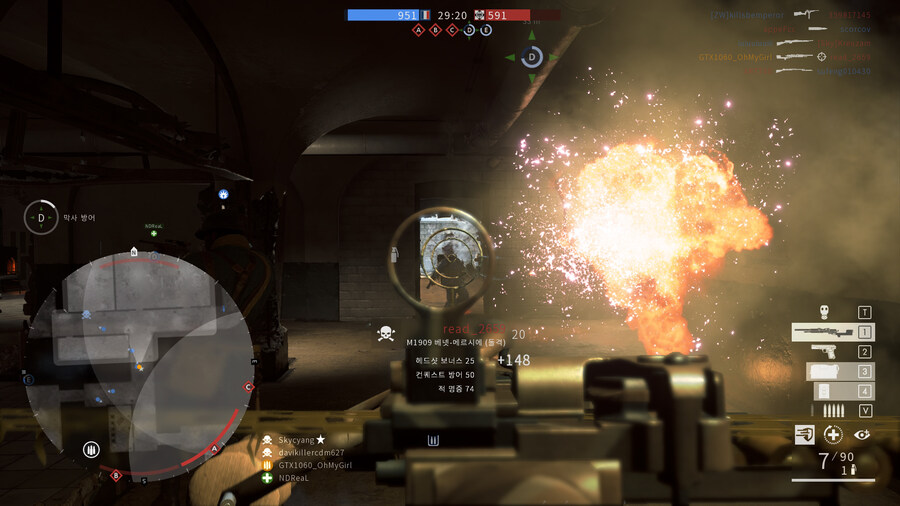
Task: Click the defend objective D order icon
Action: (41, 217)
